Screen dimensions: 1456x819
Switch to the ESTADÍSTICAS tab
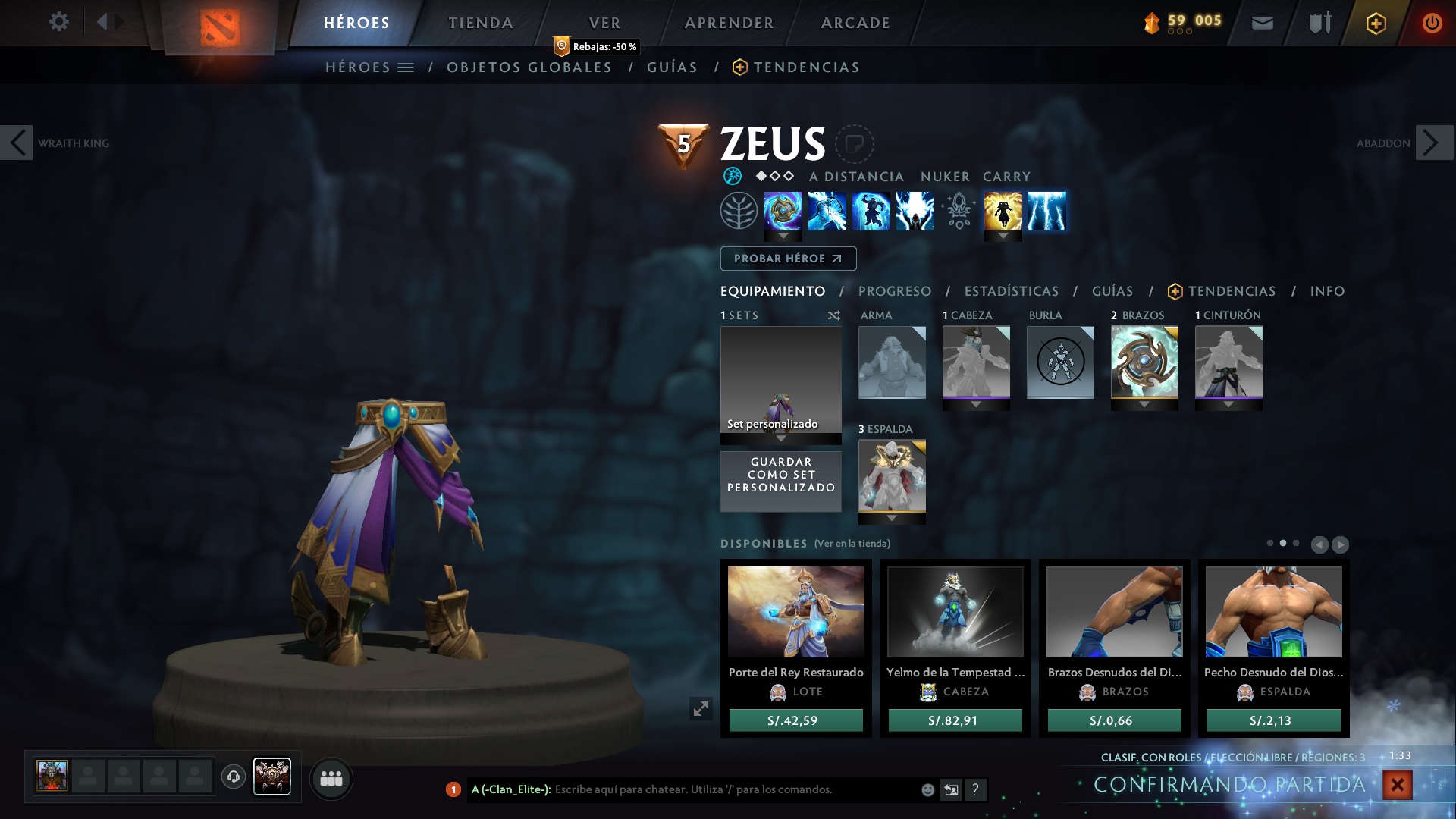pyautogui.click(x=1011, y=291)
